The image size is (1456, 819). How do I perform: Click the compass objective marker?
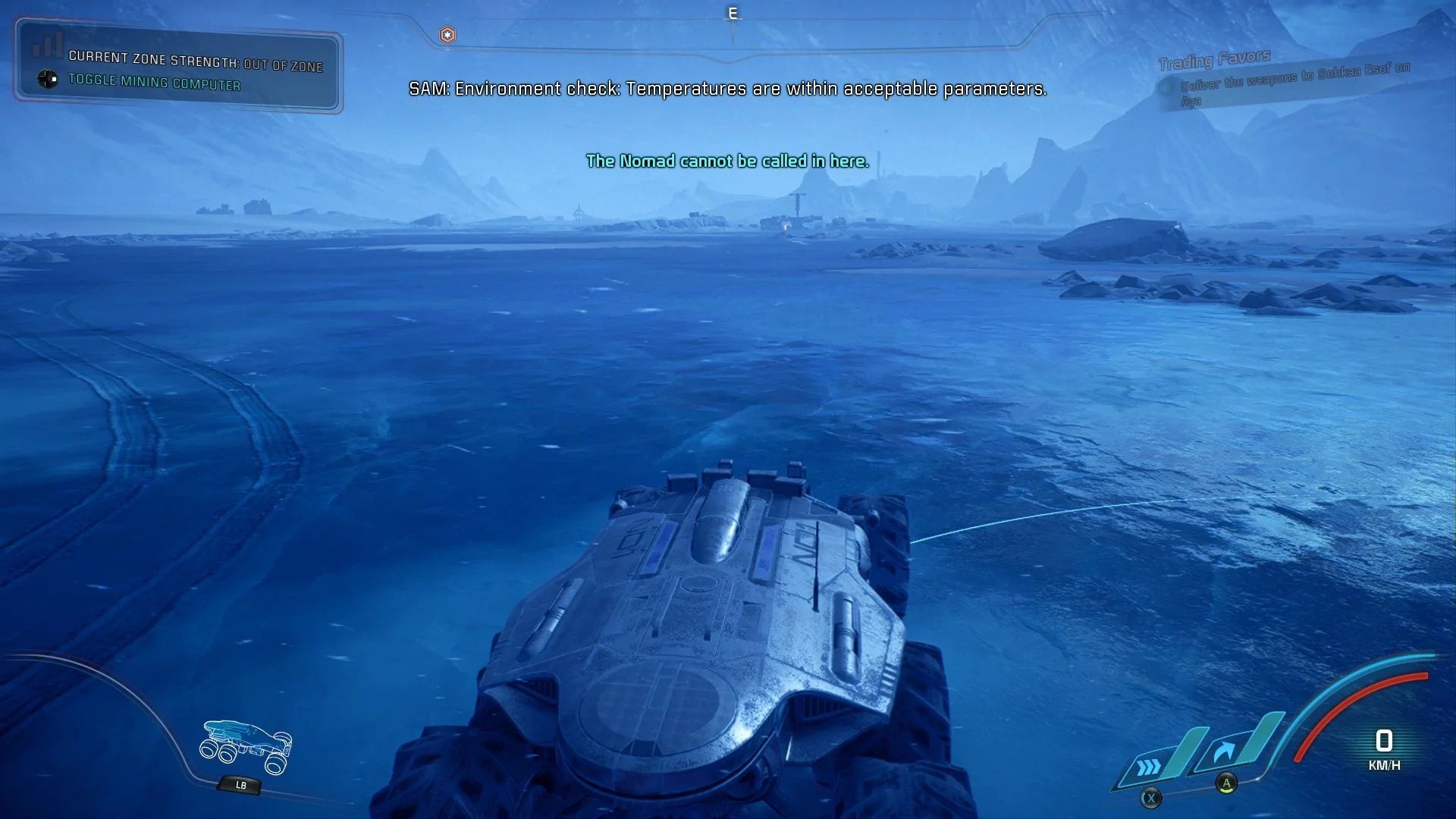pos(447,35)
